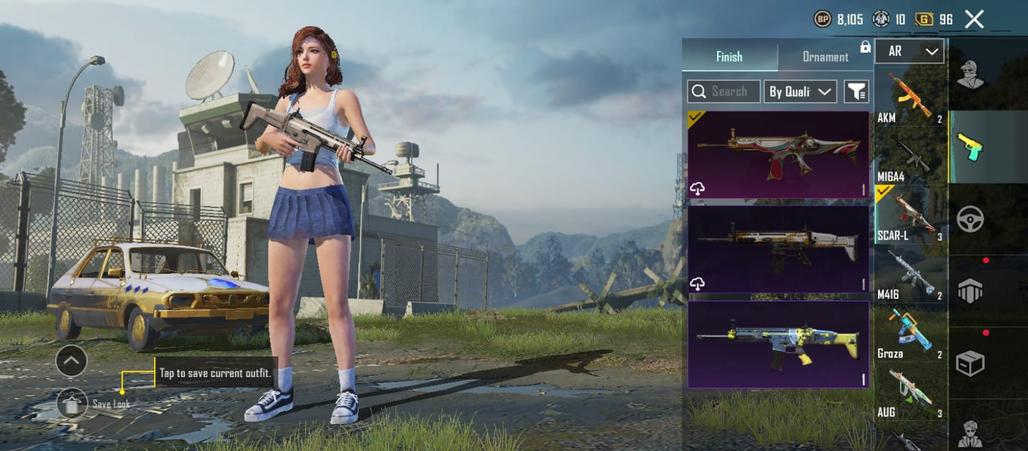Open the By Quality sort dropdown
1028x451 pixels.
point(800,92)
